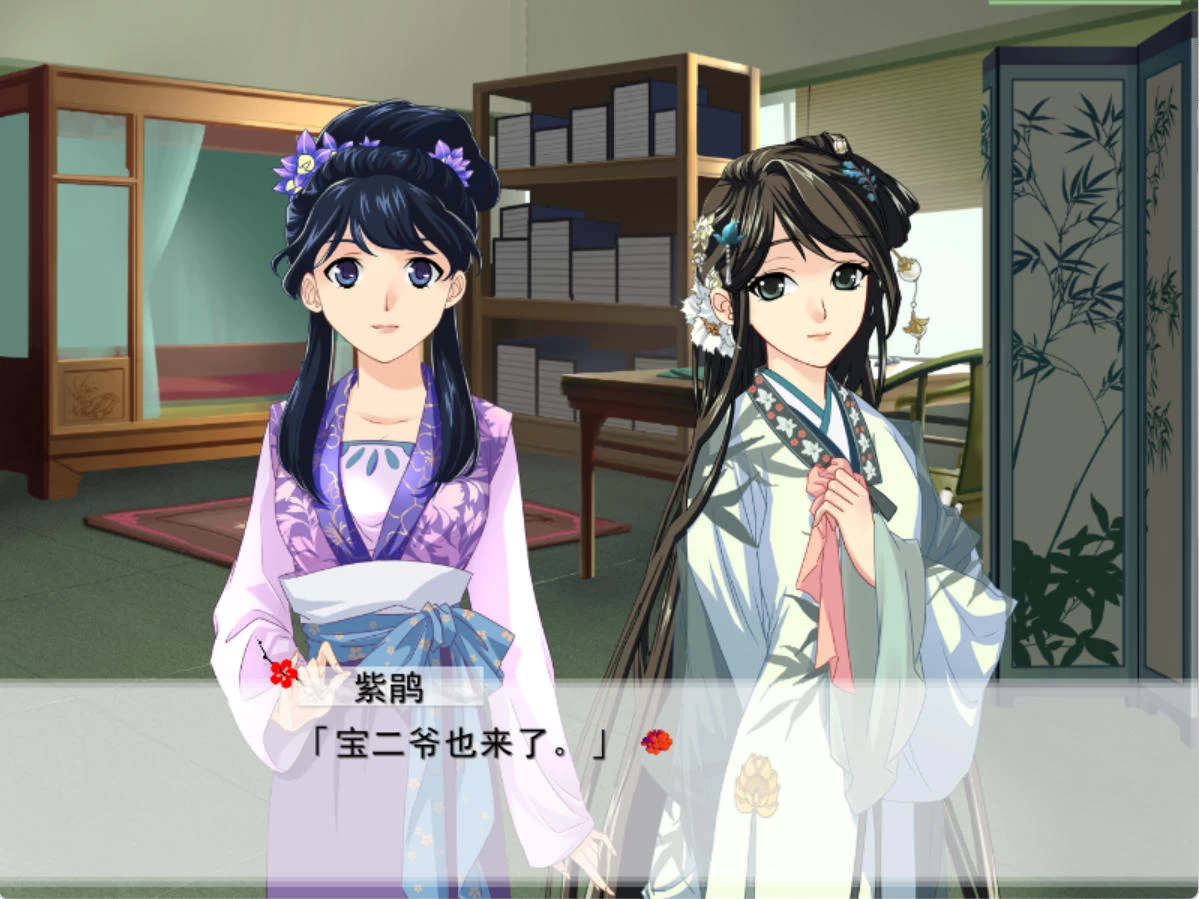
Task: Click the red flower continue indicator
Action: pos(656,742)
